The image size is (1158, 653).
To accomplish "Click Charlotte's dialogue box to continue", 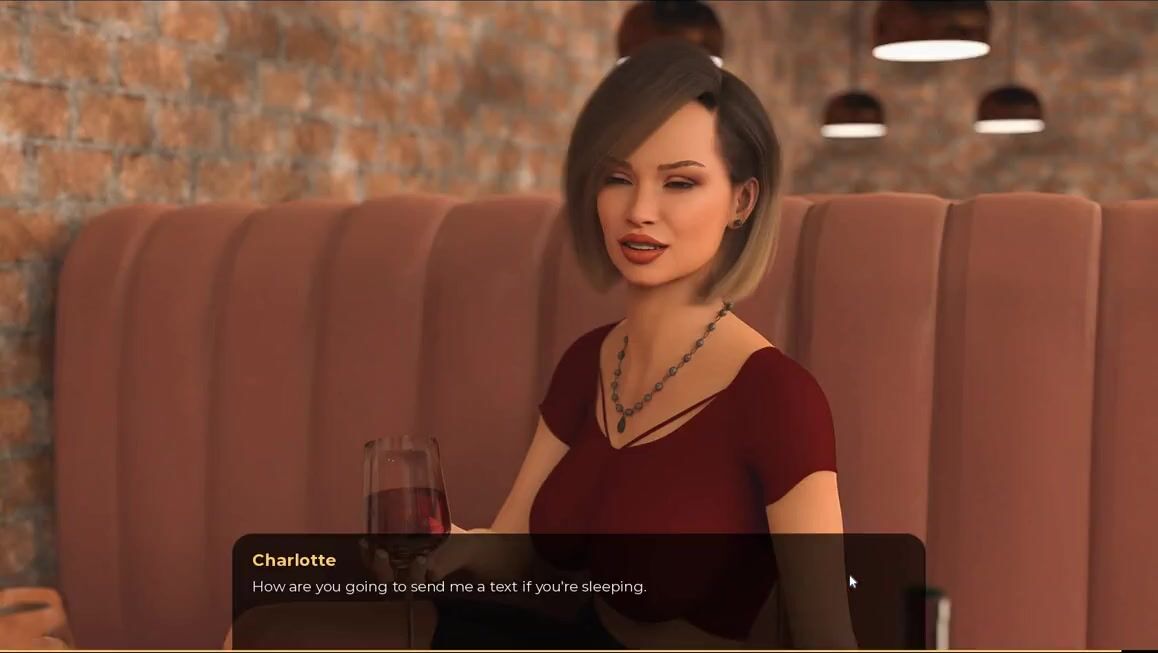I will [x=578, y=590].
